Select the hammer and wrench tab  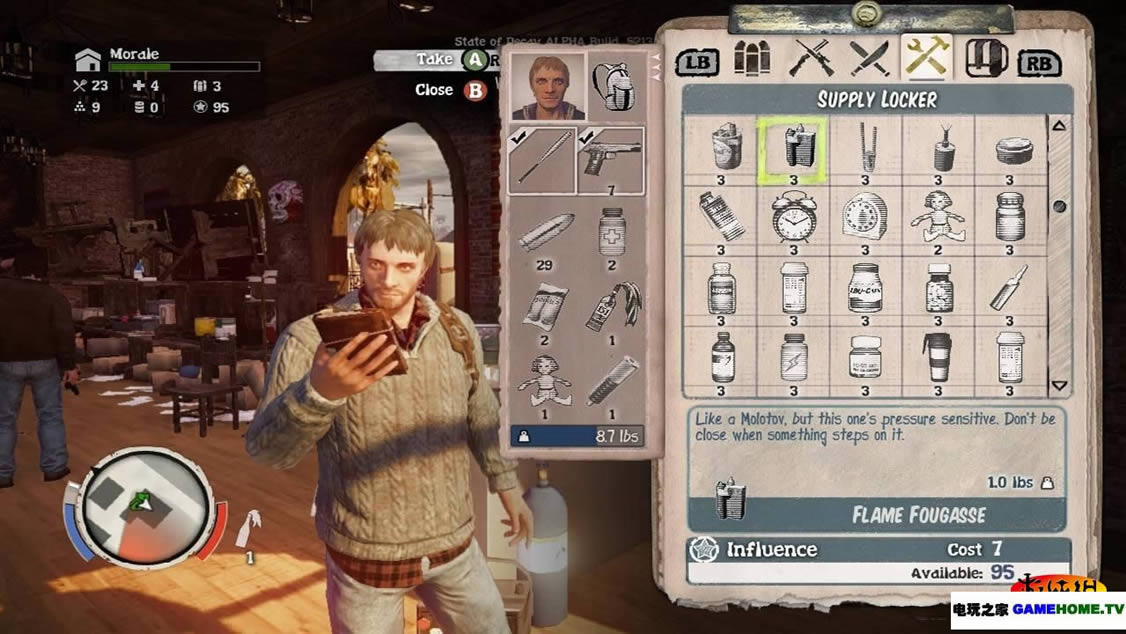click(926, 59)
